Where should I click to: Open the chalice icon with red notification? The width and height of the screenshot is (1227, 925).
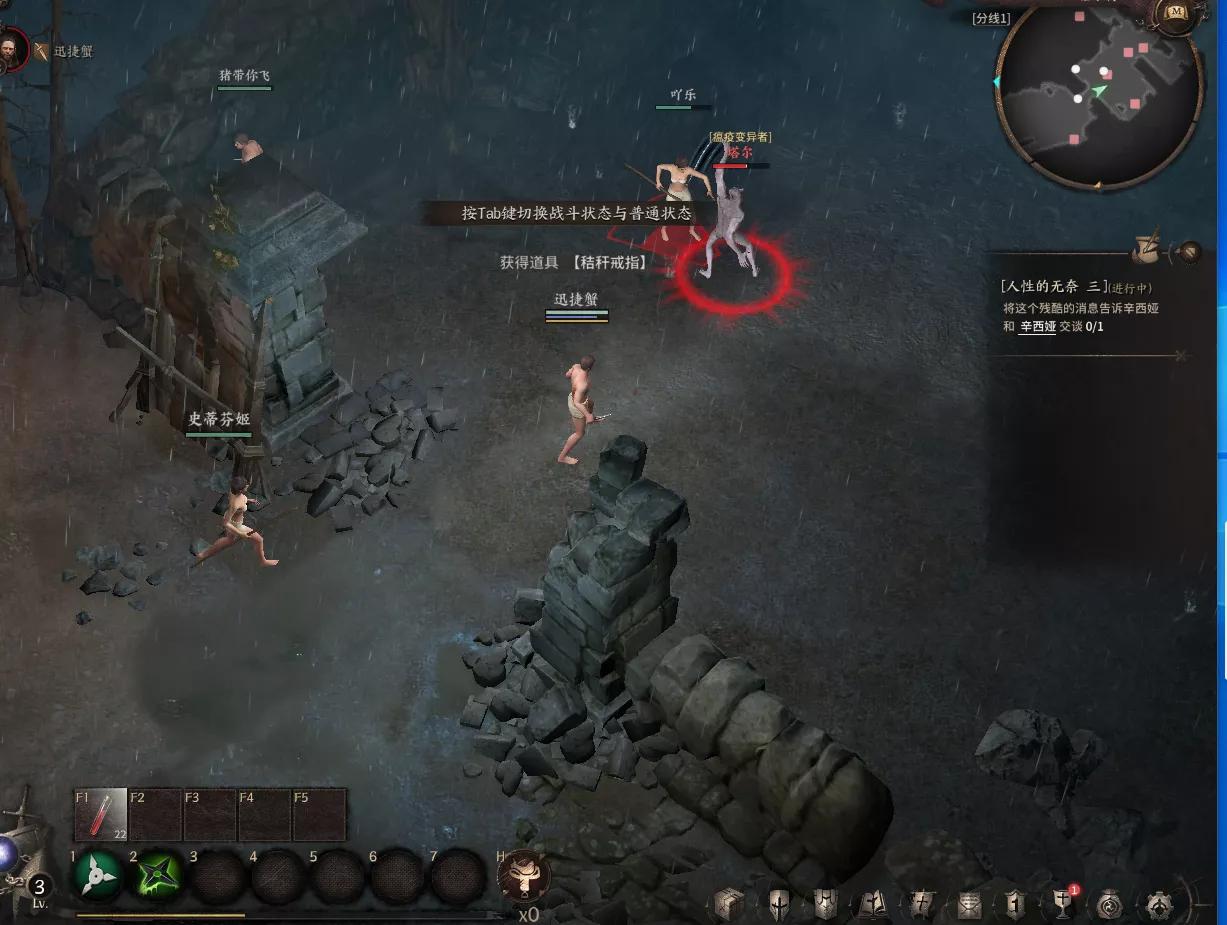point(1062,905)
